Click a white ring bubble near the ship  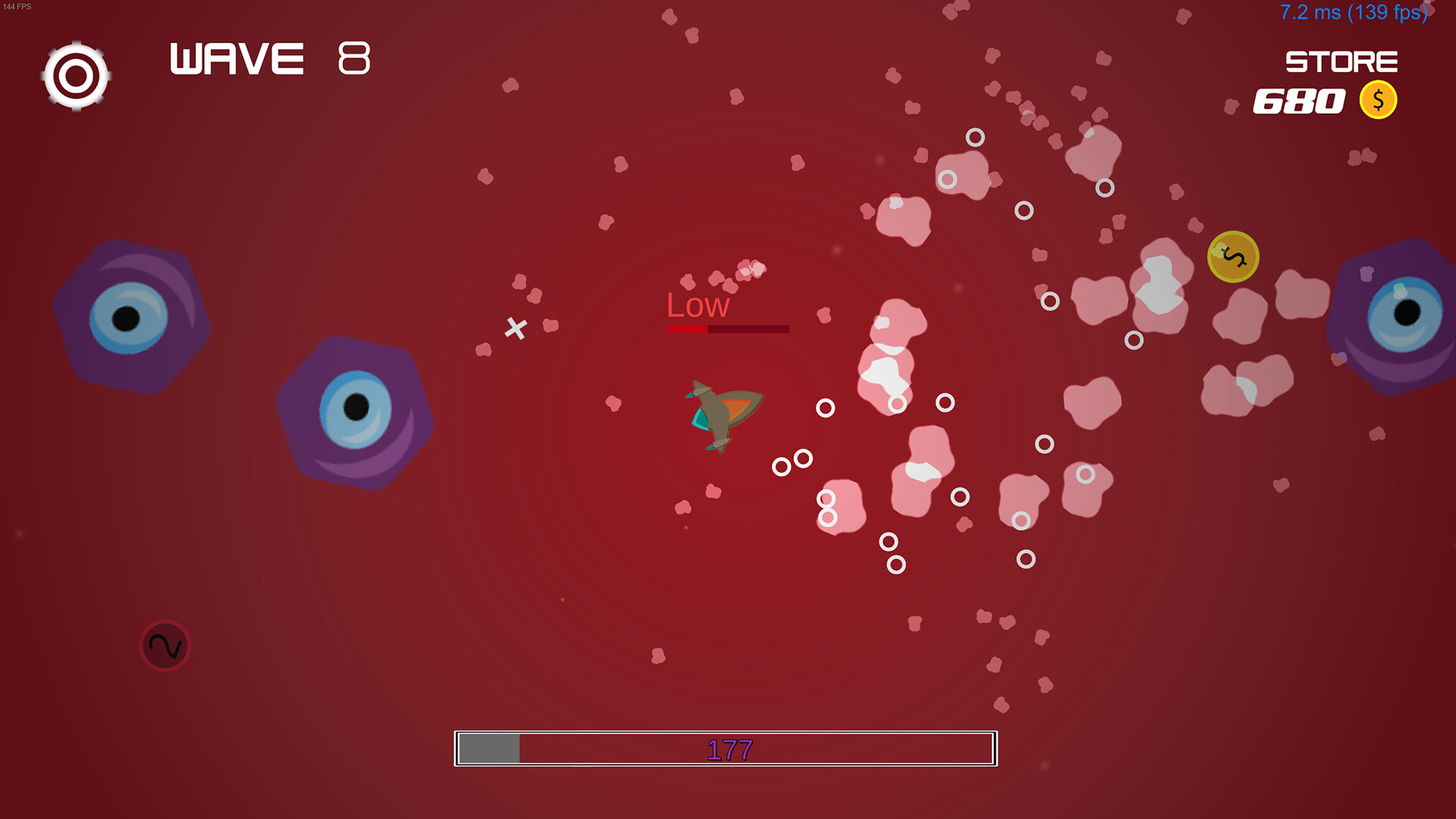coord(825,408)
